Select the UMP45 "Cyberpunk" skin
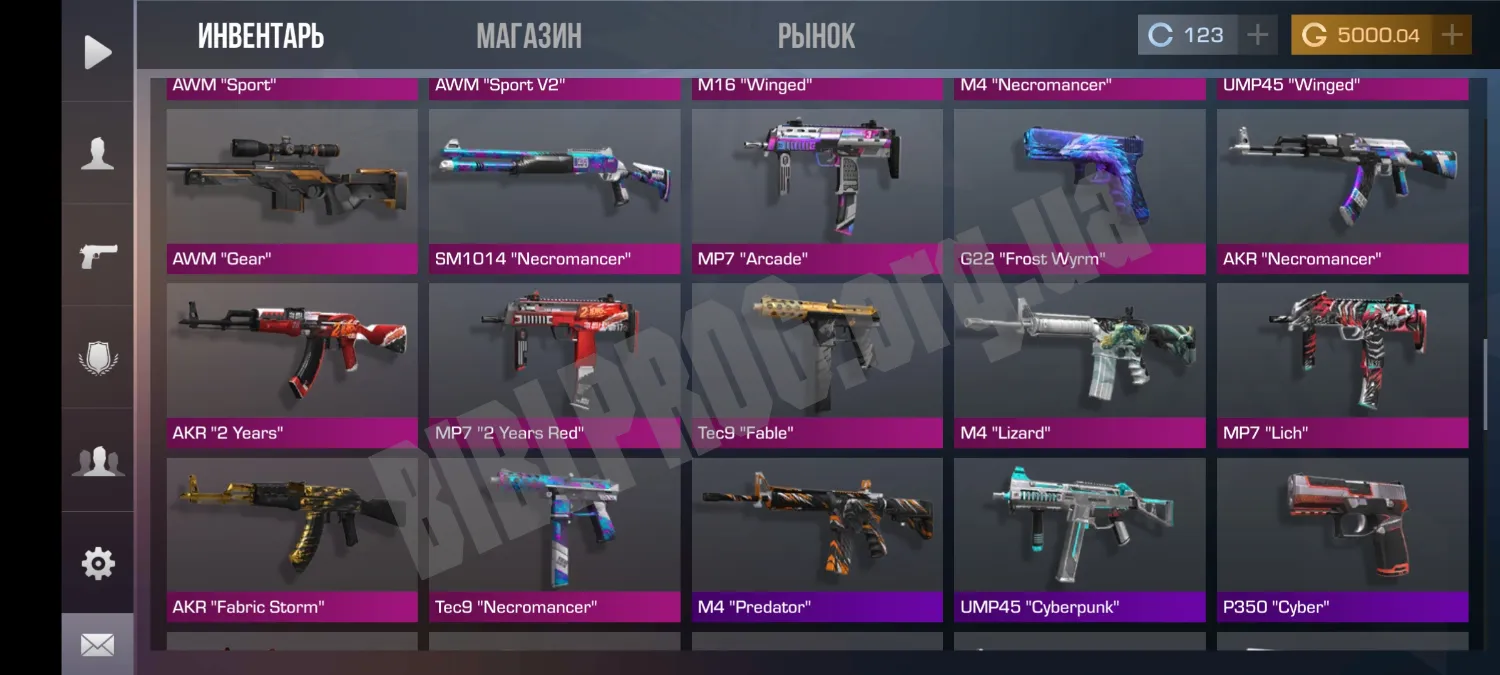 coord(1079,538)
